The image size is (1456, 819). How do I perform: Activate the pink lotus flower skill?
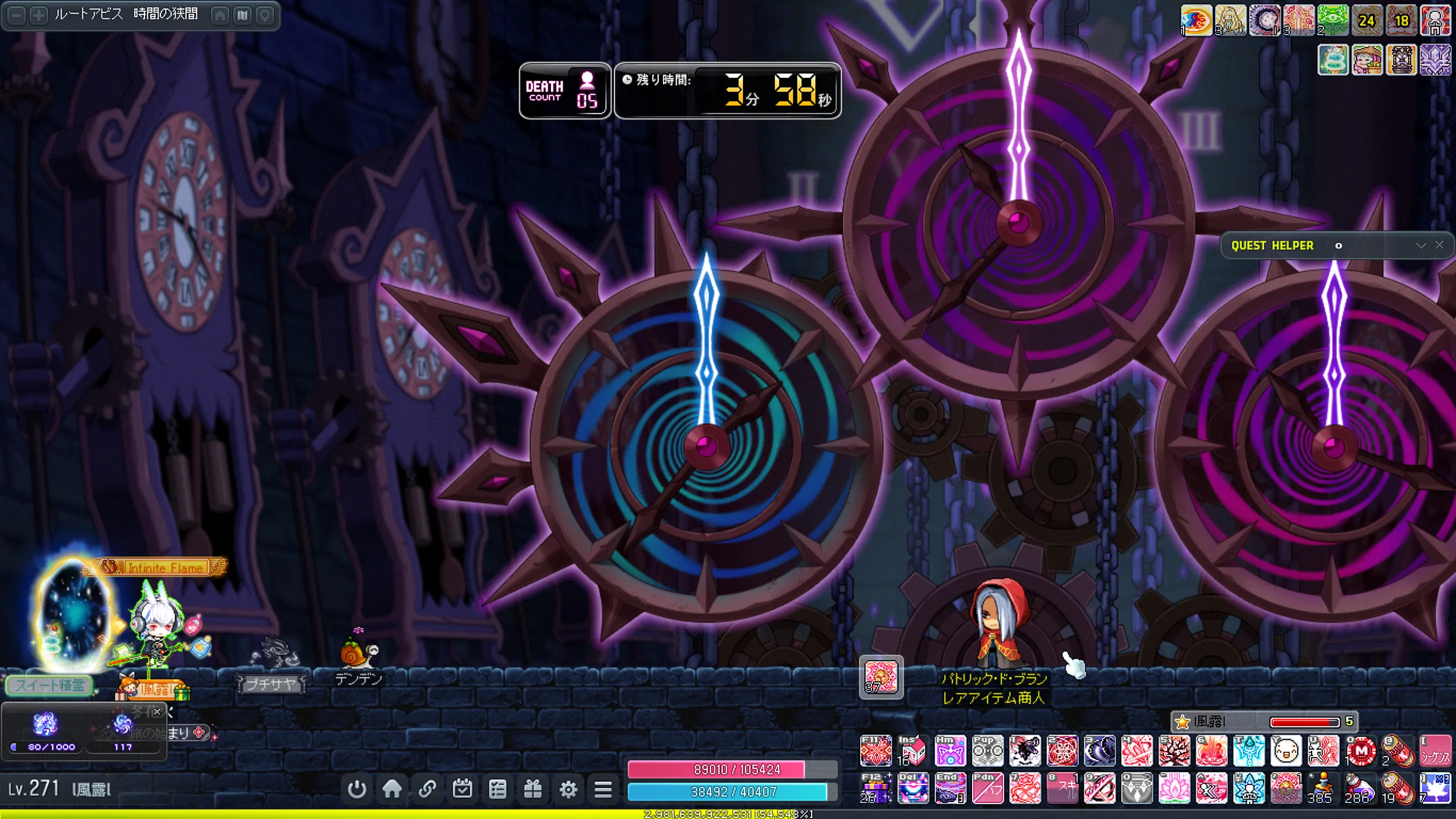[1174, 789]
